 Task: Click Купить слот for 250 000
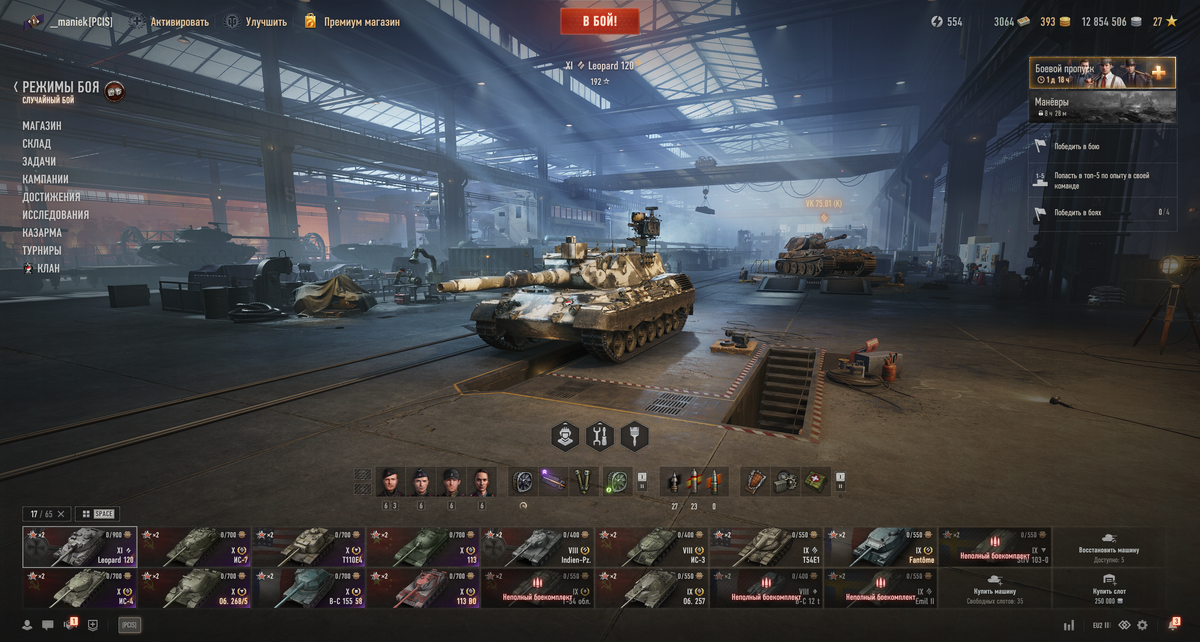(1108, 589)
